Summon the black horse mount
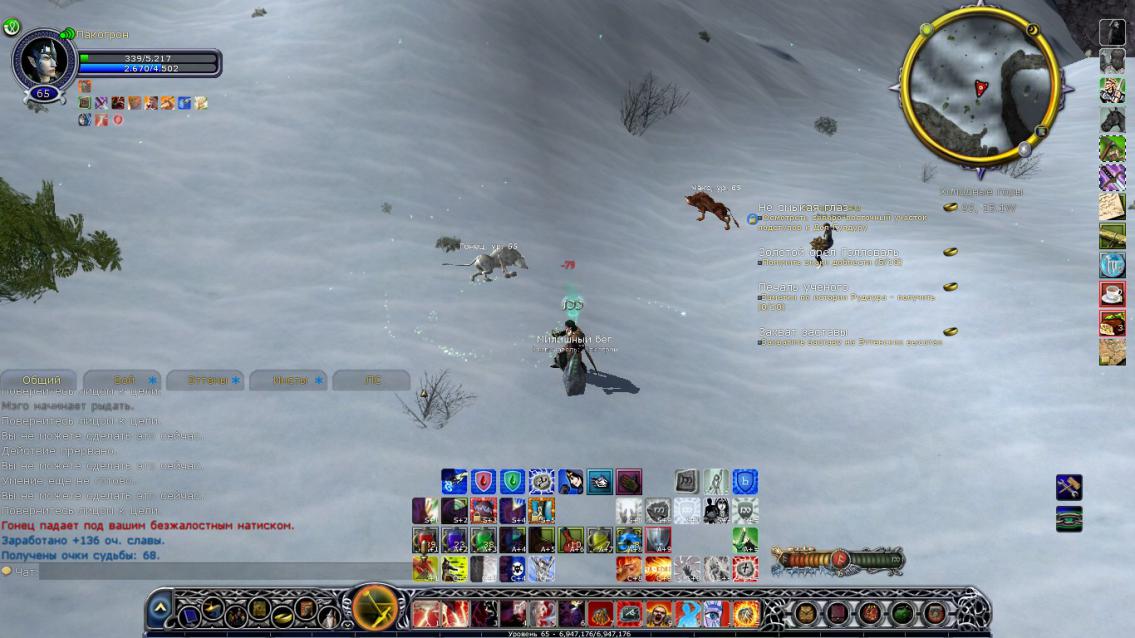Image resolution: width=1135 pixels, height=638 pixels. tap(1112, 120)
